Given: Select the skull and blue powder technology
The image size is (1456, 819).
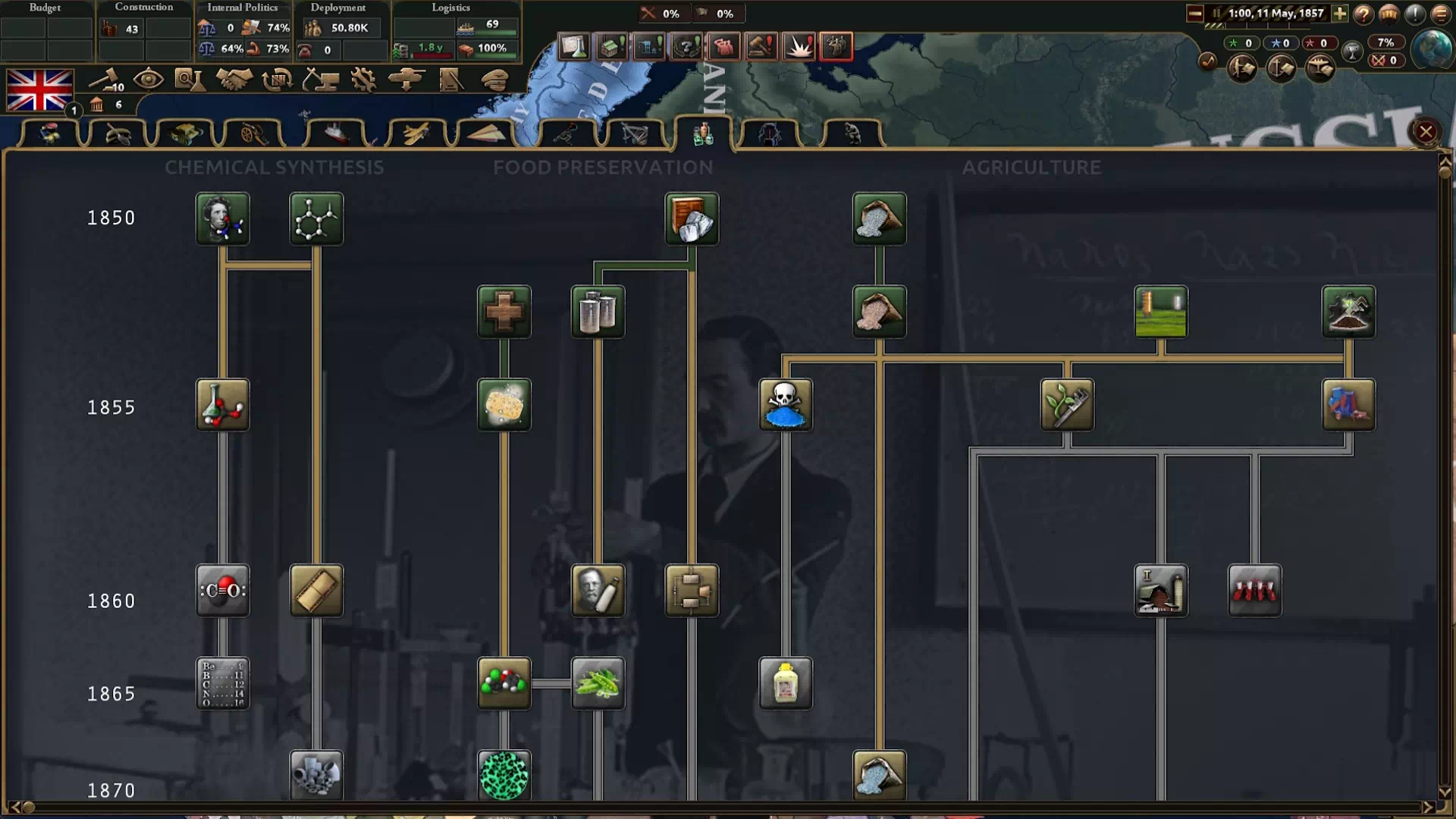Looking at the screenshot, I should point(785,405).
